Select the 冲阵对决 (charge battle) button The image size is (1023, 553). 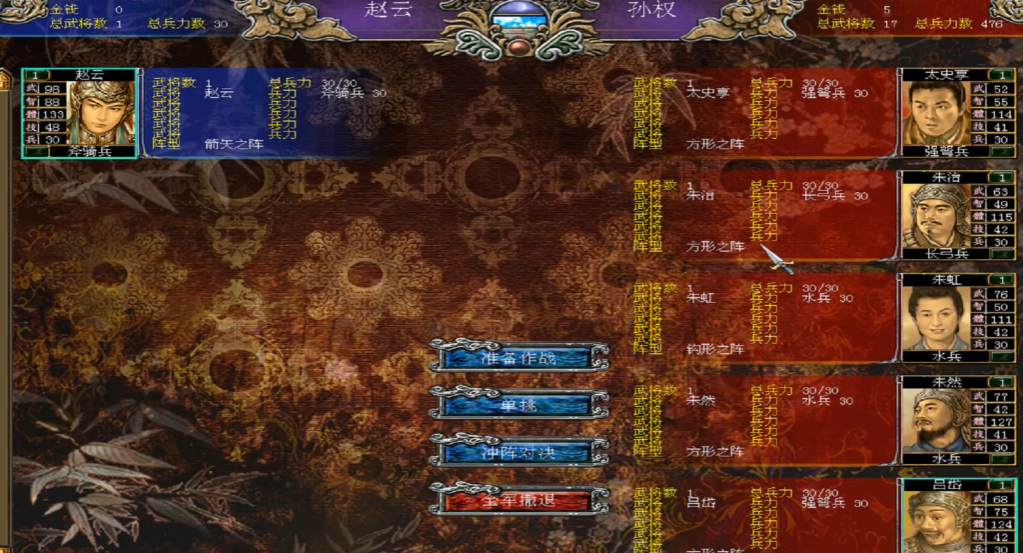(x=518, y=451)
